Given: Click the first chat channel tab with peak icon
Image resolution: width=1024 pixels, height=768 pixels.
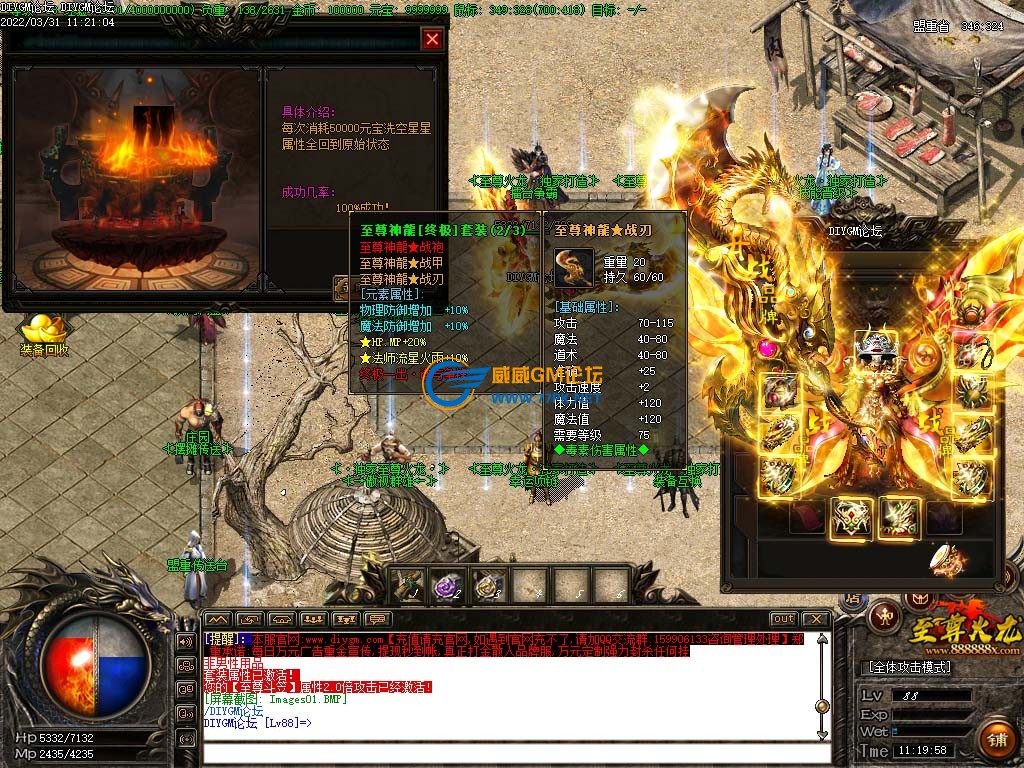Looking at the screenshot, I should pyautogui.click(x=218, y=619).
